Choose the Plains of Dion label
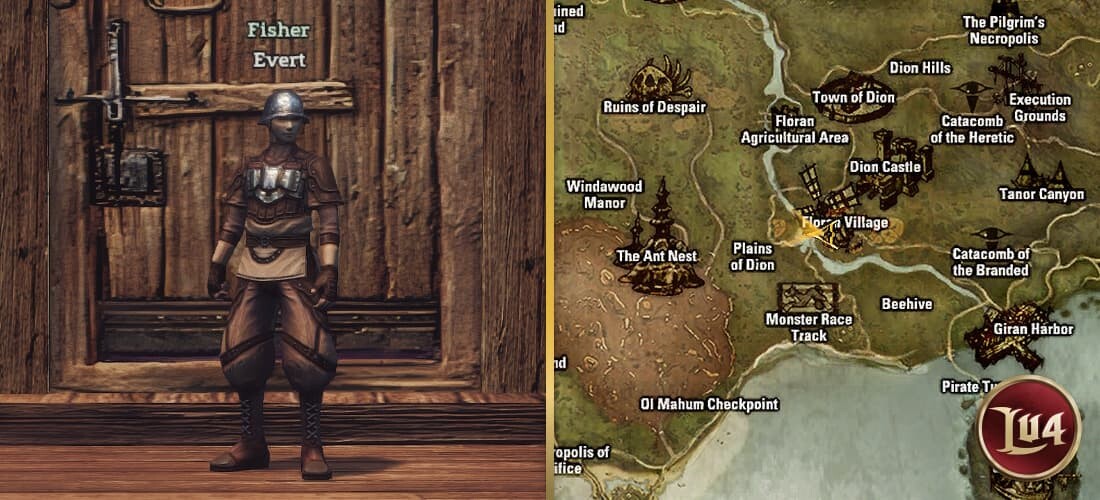This screenshot has height=500, width=1100. [x=753, y=256]
